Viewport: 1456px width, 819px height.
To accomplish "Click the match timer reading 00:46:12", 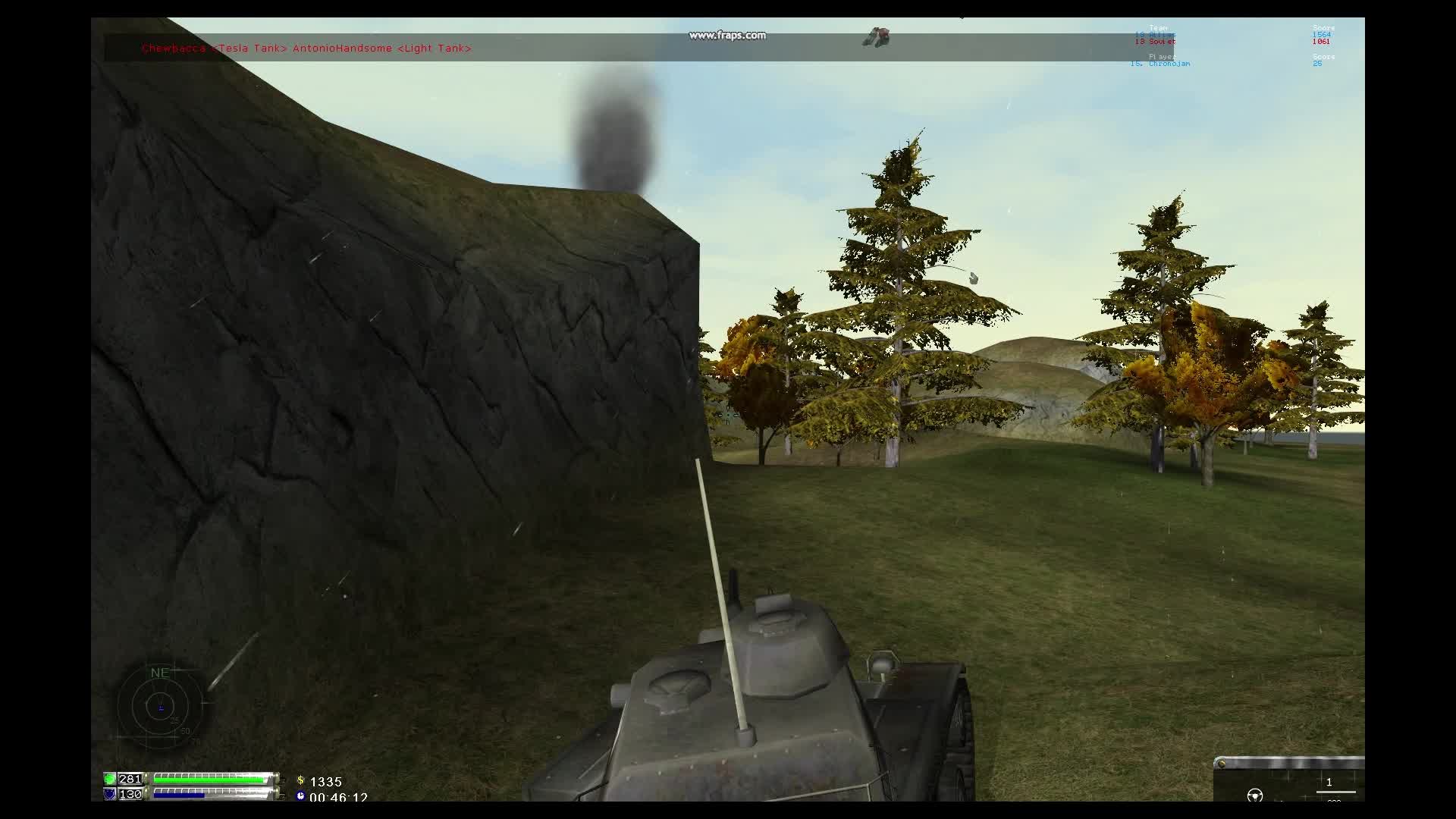I will (340, 798).
